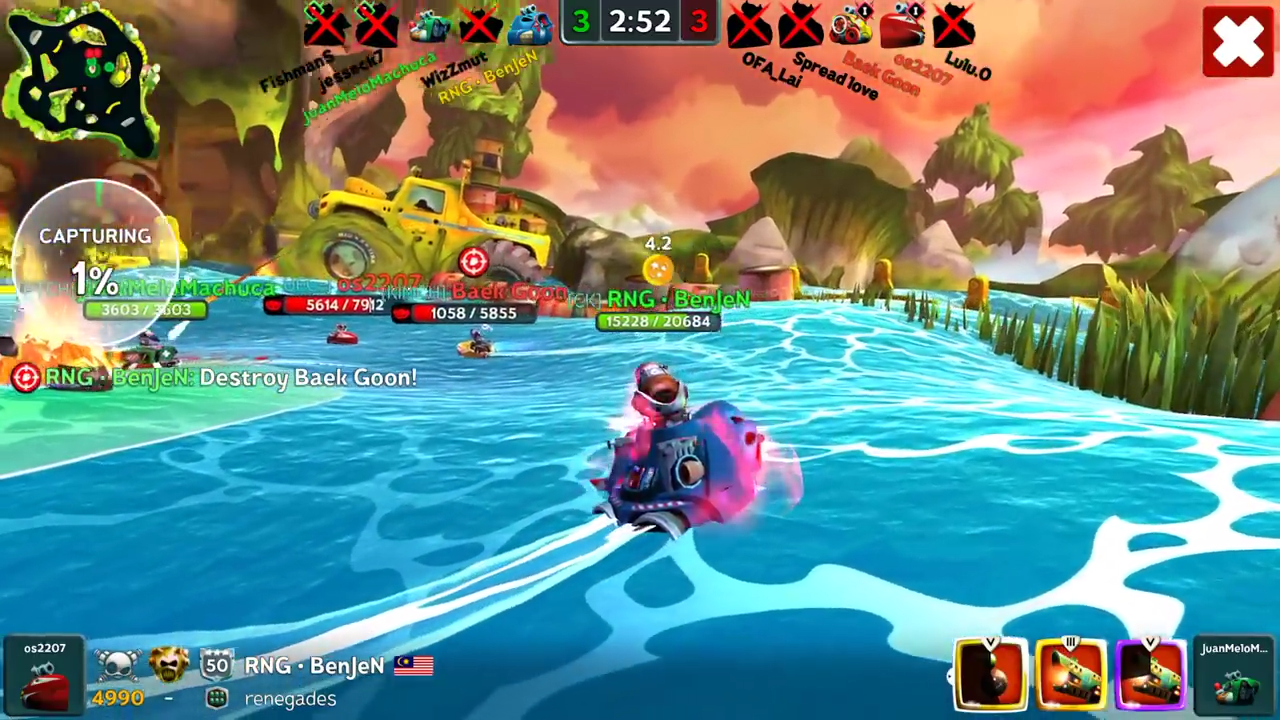Select the yellow-framed mine weapon slot
The height and width of the screenshot is (720, 1280).
click(991, 675)
